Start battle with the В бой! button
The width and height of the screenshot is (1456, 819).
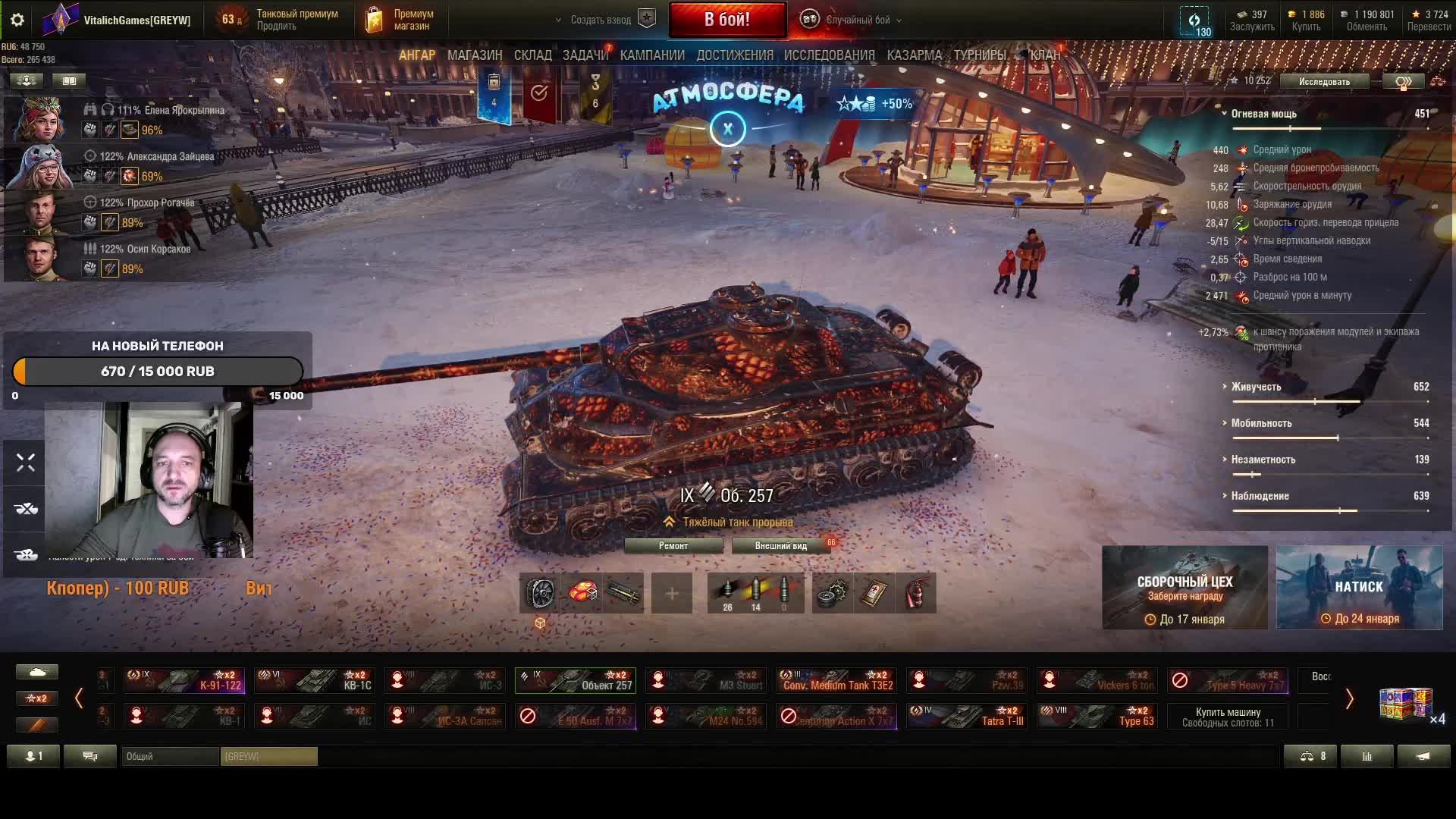point(726,20)
